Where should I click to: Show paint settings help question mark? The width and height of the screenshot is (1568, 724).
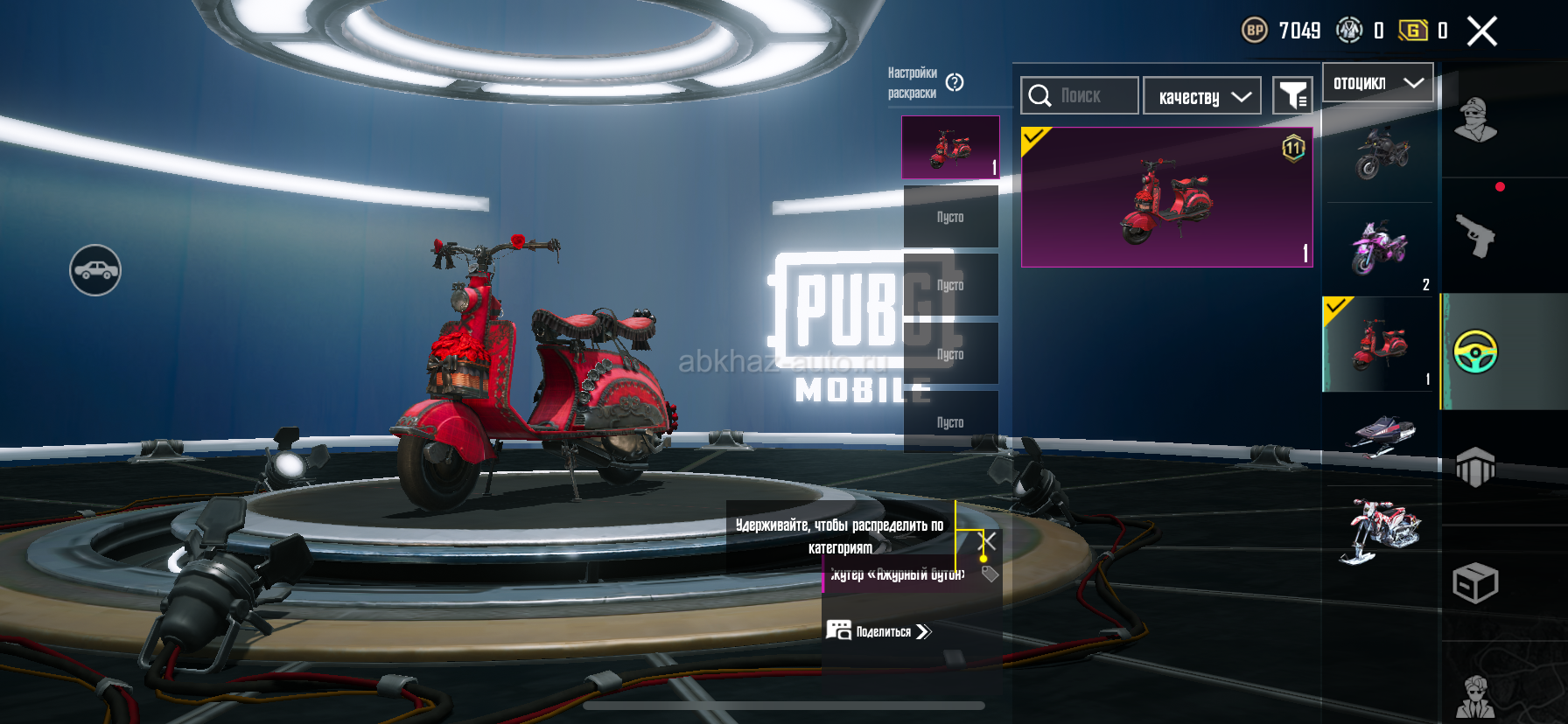(955, 82)
